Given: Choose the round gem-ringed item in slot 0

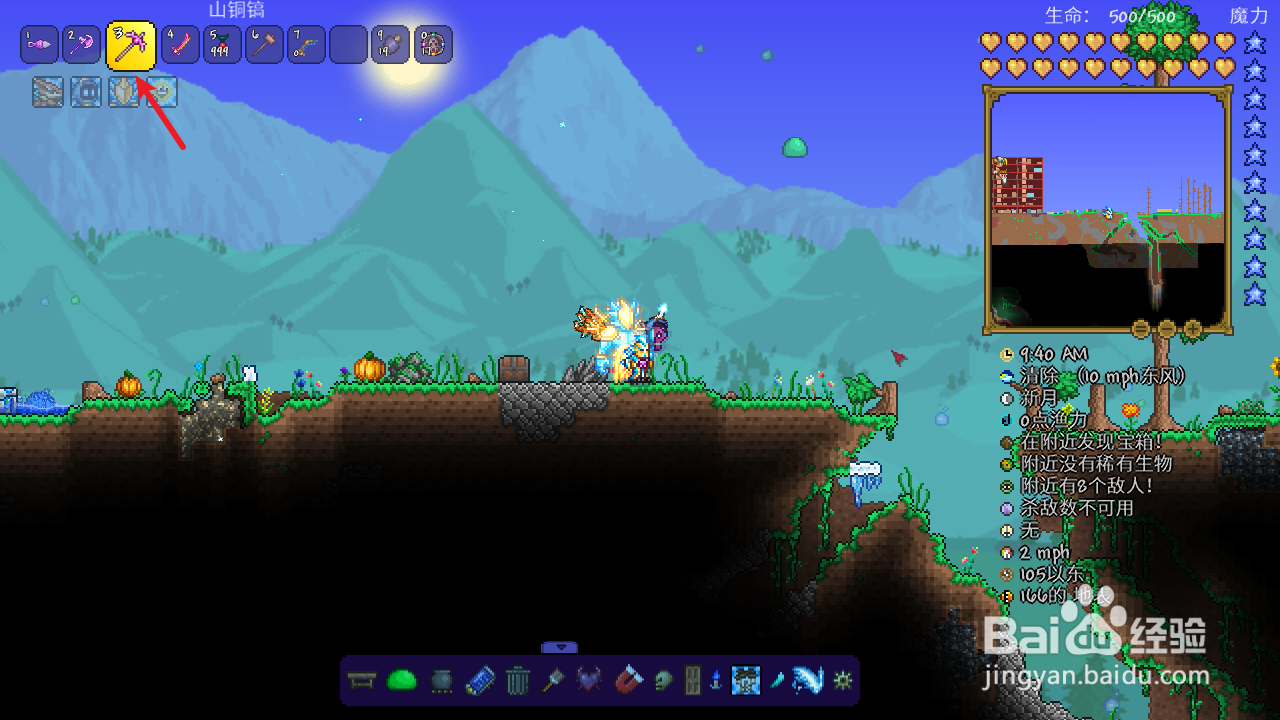Looking at the screenshot, I should (x=433, y=45).
